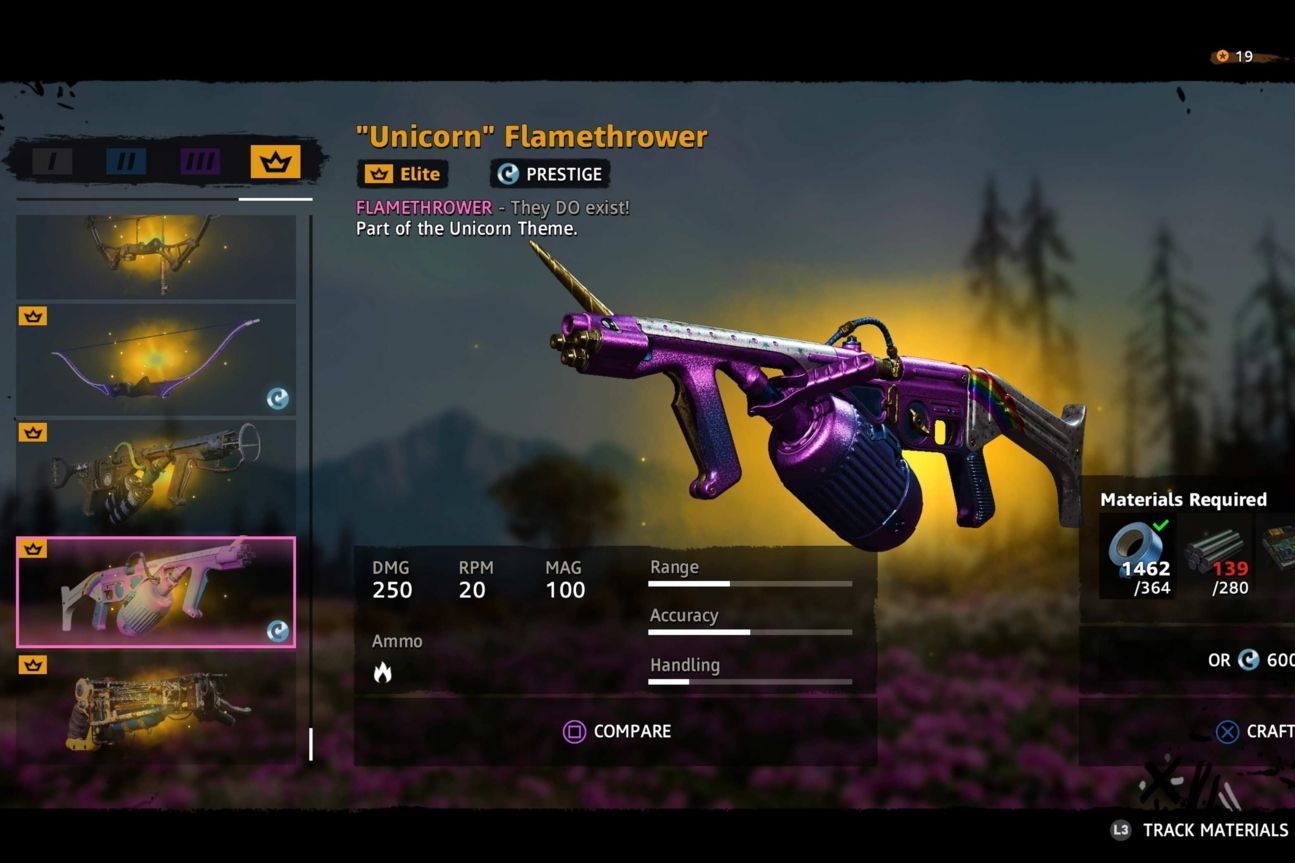
Task: Open the Compare panel
Action: [x=616, y=731]
